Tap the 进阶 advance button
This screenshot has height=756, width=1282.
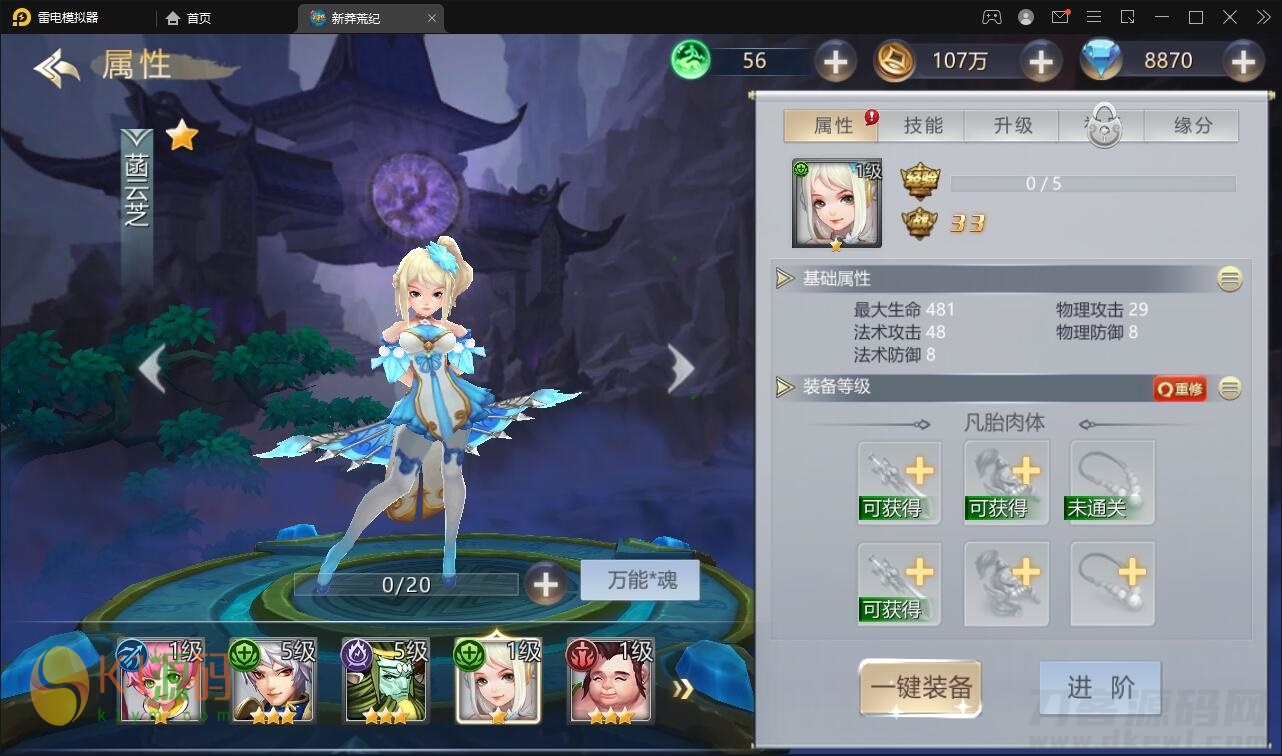pyautogui.click(x=1100, y=687)
